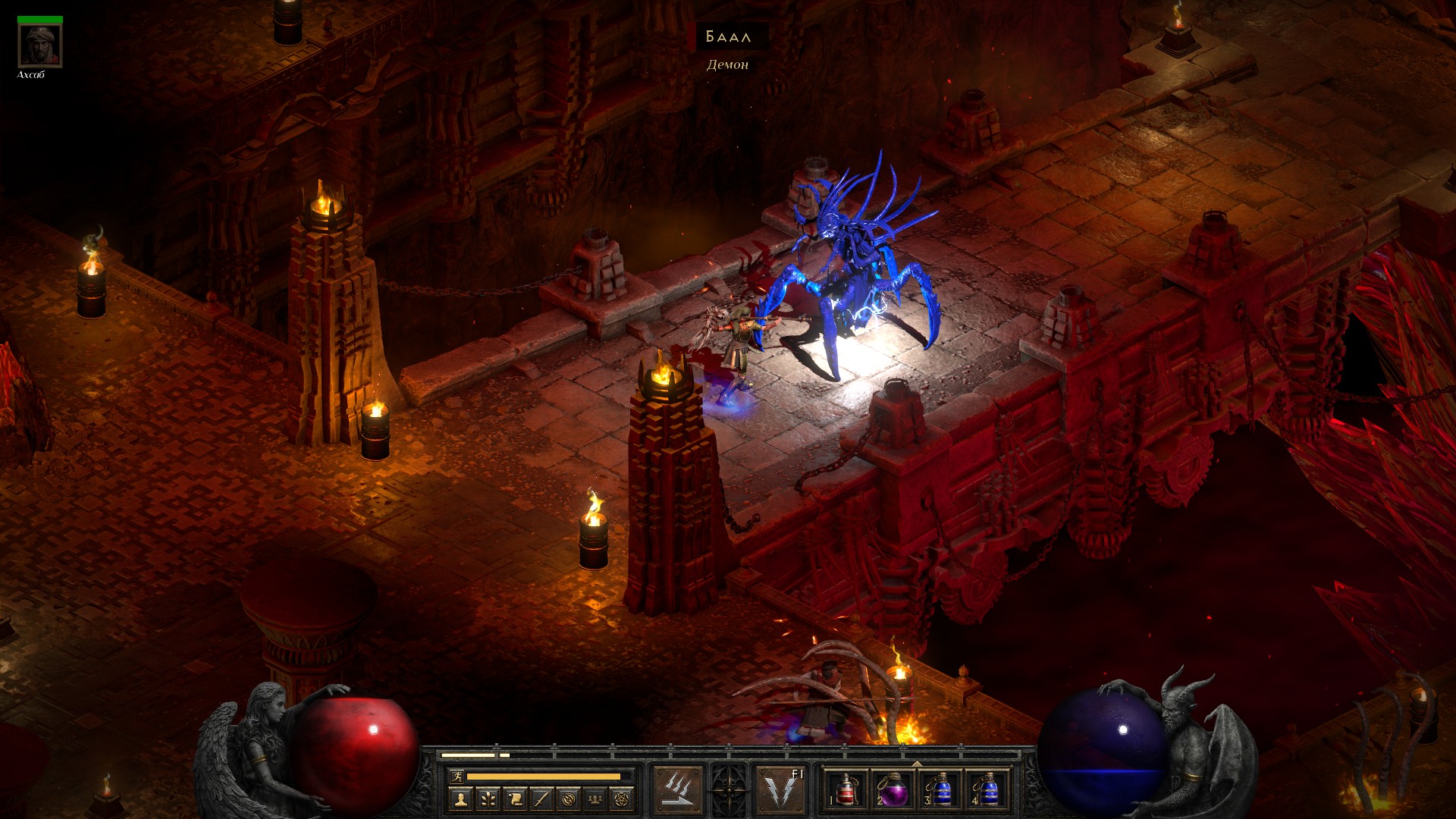Toggle the automap compass icon
Screen dimensions: 1456x819
(569, 799)
